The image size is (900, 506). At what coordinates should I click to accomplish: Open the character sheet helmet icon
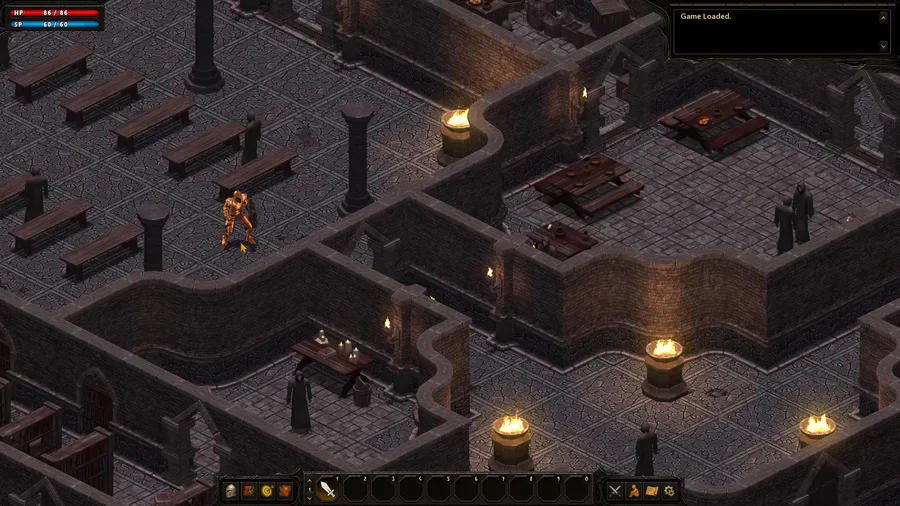click(231, 490)
